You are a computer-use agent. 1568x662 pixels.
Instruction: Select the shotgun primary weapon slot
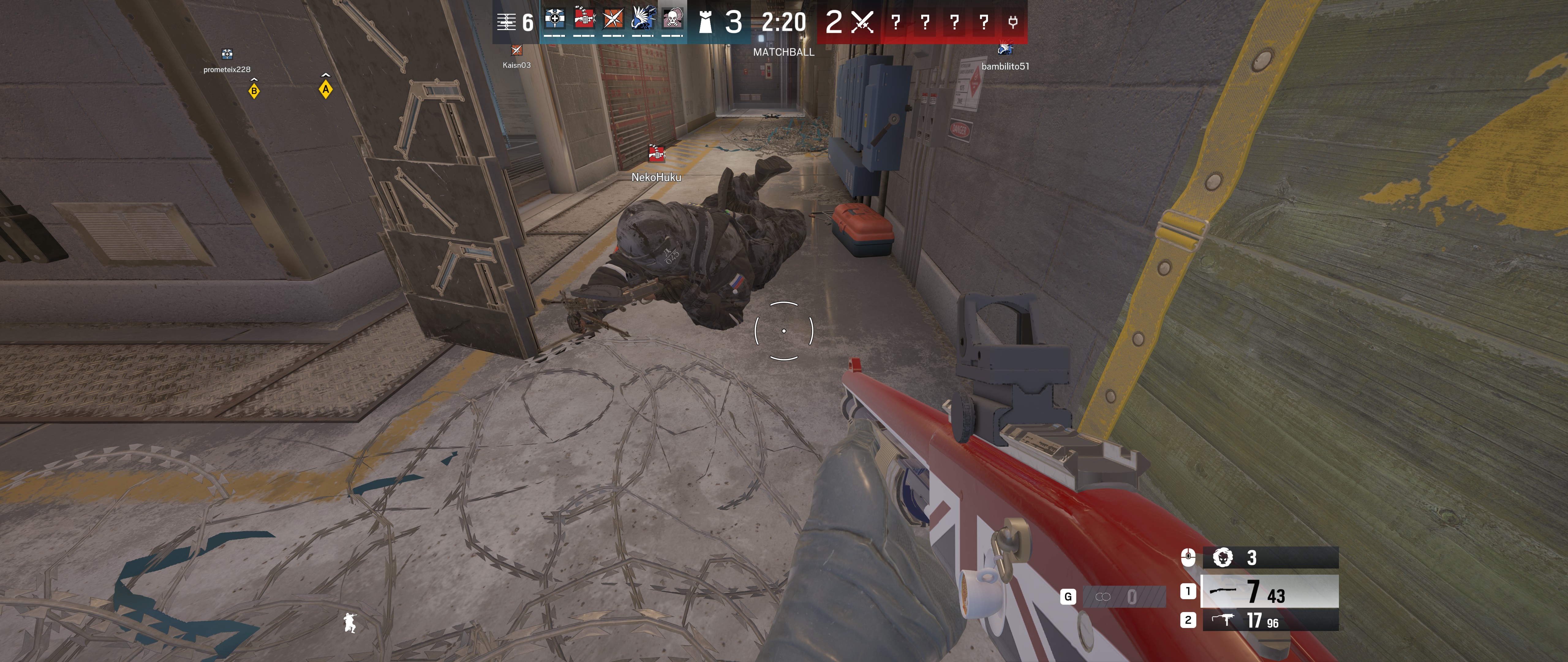pyautogui.click(x=1270, y=591)
